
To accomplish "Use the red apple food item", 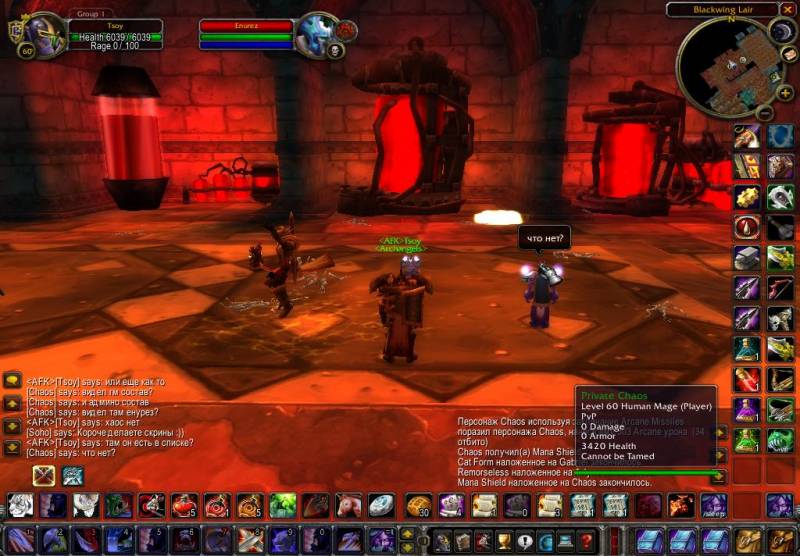I will [x=181, y=505].
